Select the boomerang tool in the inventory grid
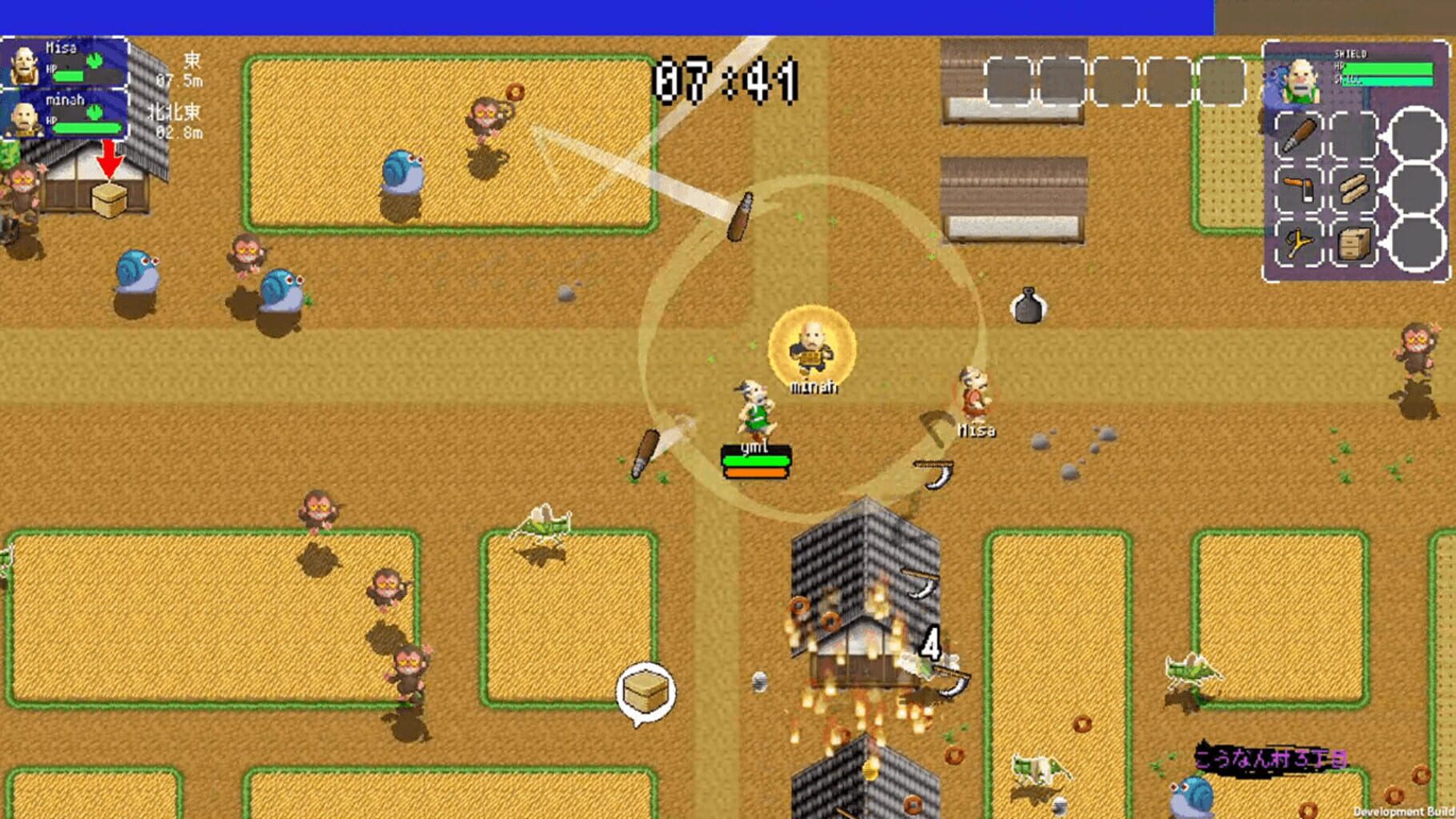The image size is (1456, 819). pos(1298,189)
